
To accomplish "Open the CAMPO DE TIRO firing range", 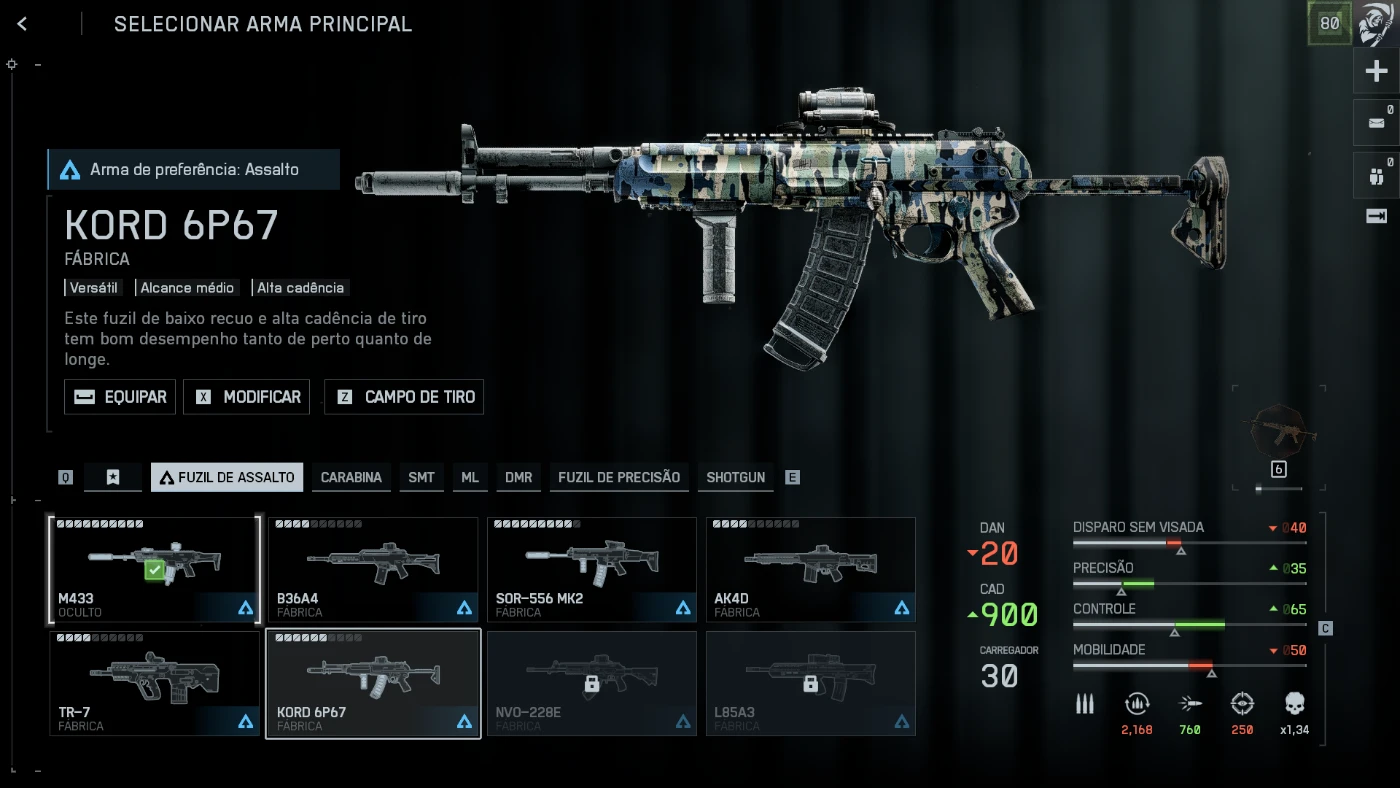I will (404, 397).
